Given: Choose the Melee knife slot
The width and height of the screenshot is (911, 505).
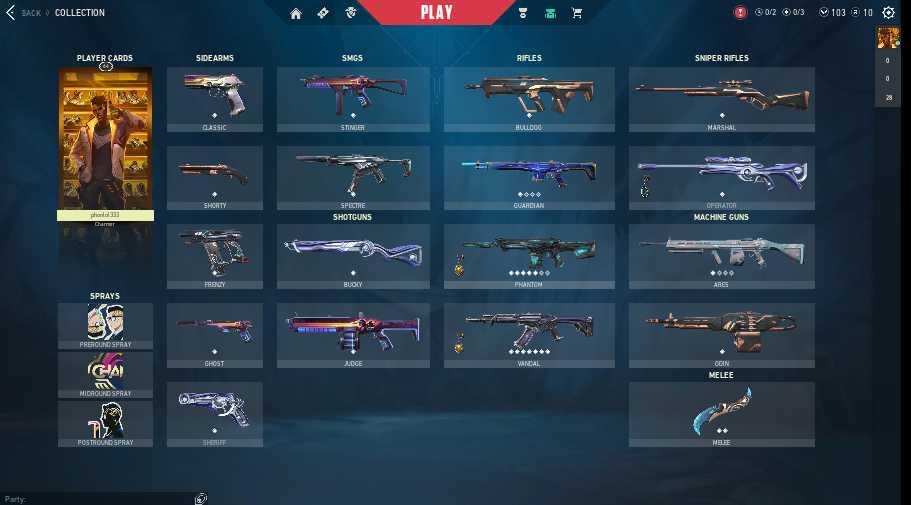Looking at the screenshot, I should coord(721,414).
